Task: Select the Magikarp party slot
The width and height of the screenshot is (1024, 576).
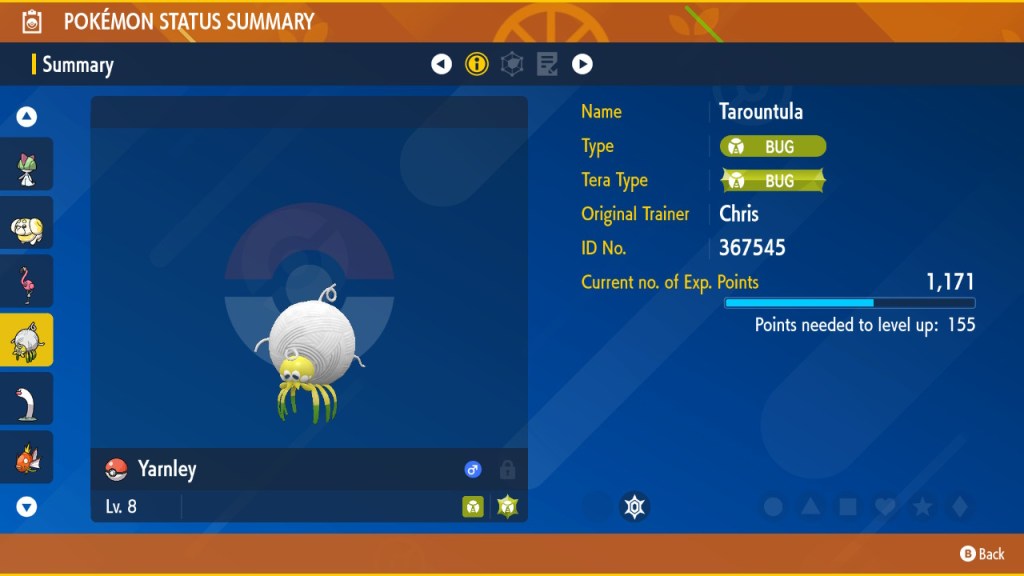Action: (27, 458)
